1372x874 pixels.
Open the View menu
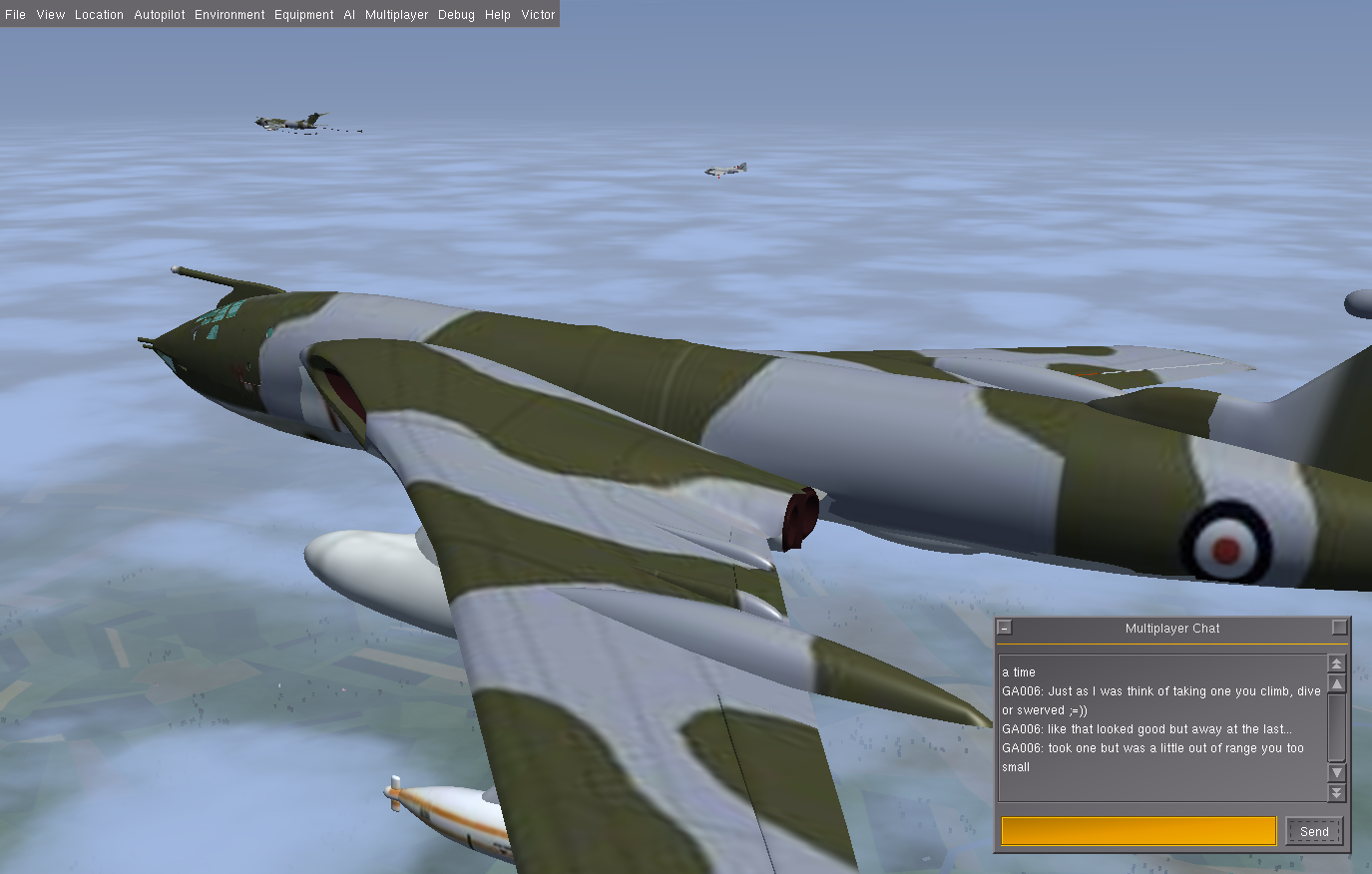(x=50, y=14)
